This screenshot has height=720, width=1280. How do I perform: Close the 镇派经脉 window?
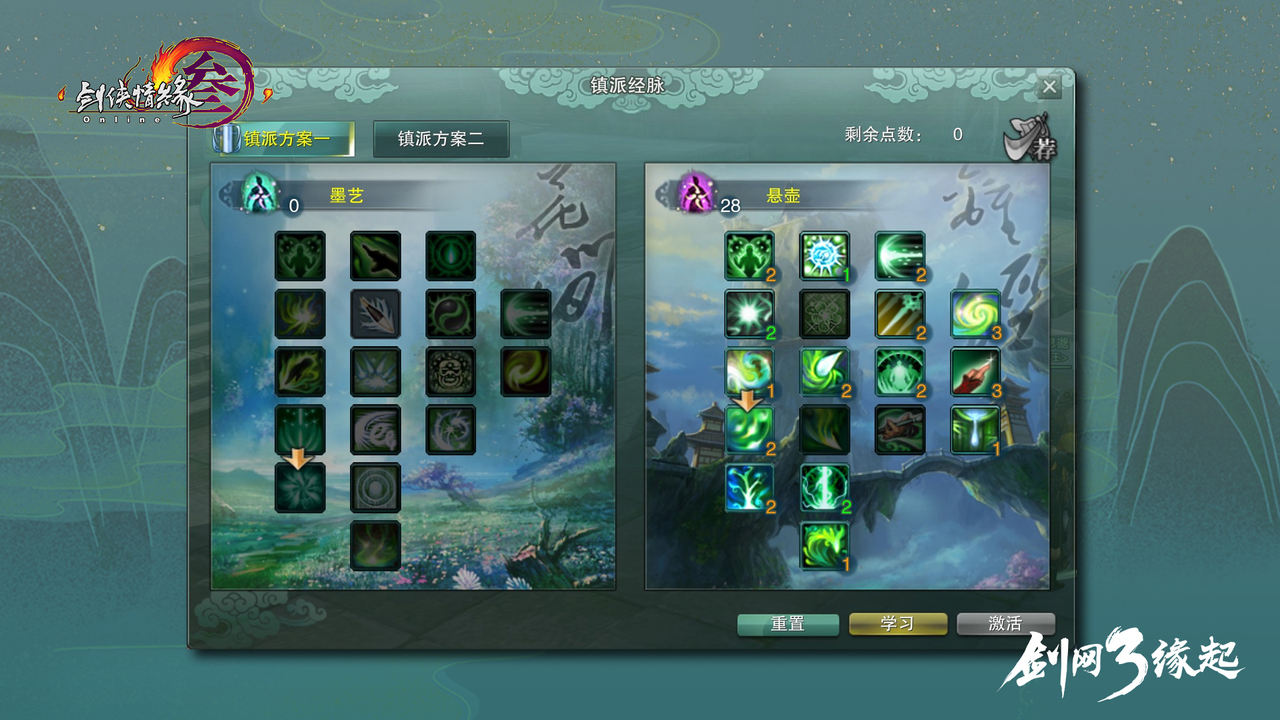click(x=1049, y=87)
